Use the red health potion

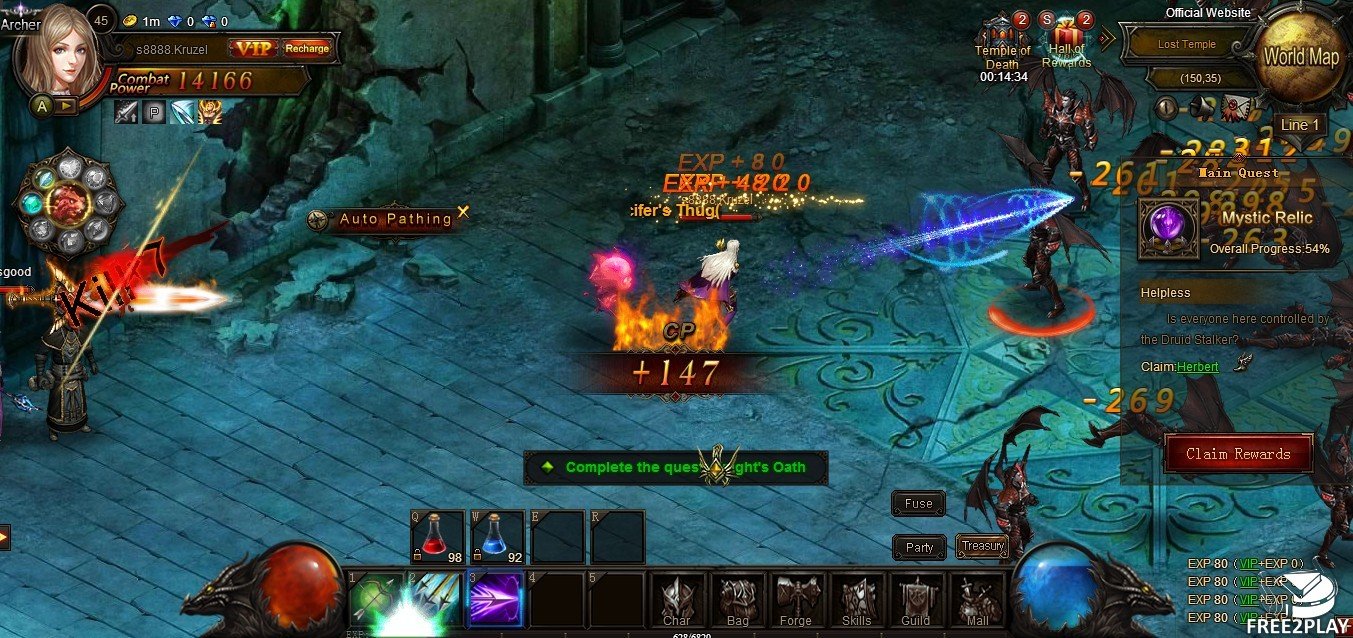click(437, 537)
